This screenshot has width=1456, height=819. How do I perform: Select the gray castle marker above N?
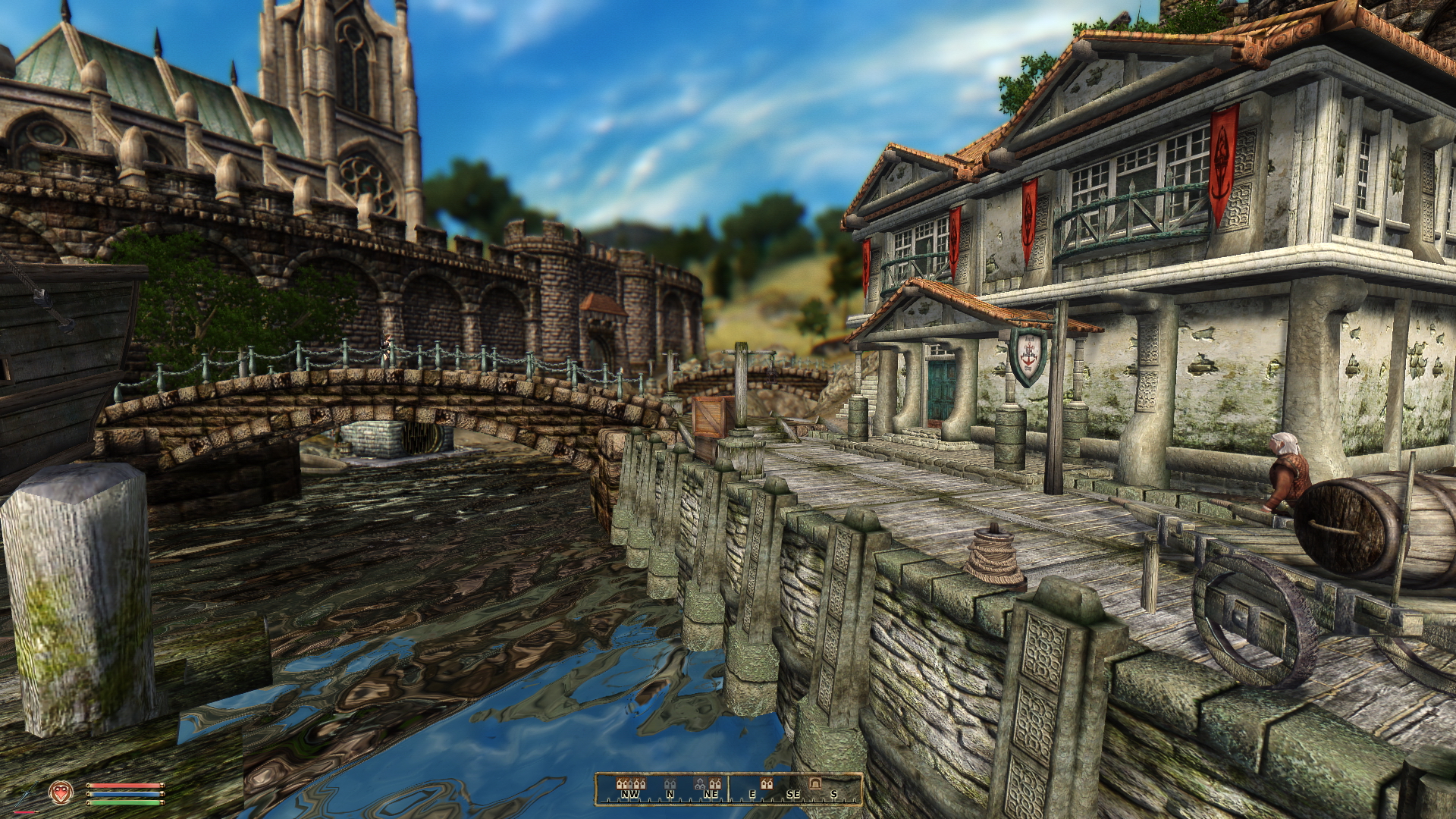669,783
